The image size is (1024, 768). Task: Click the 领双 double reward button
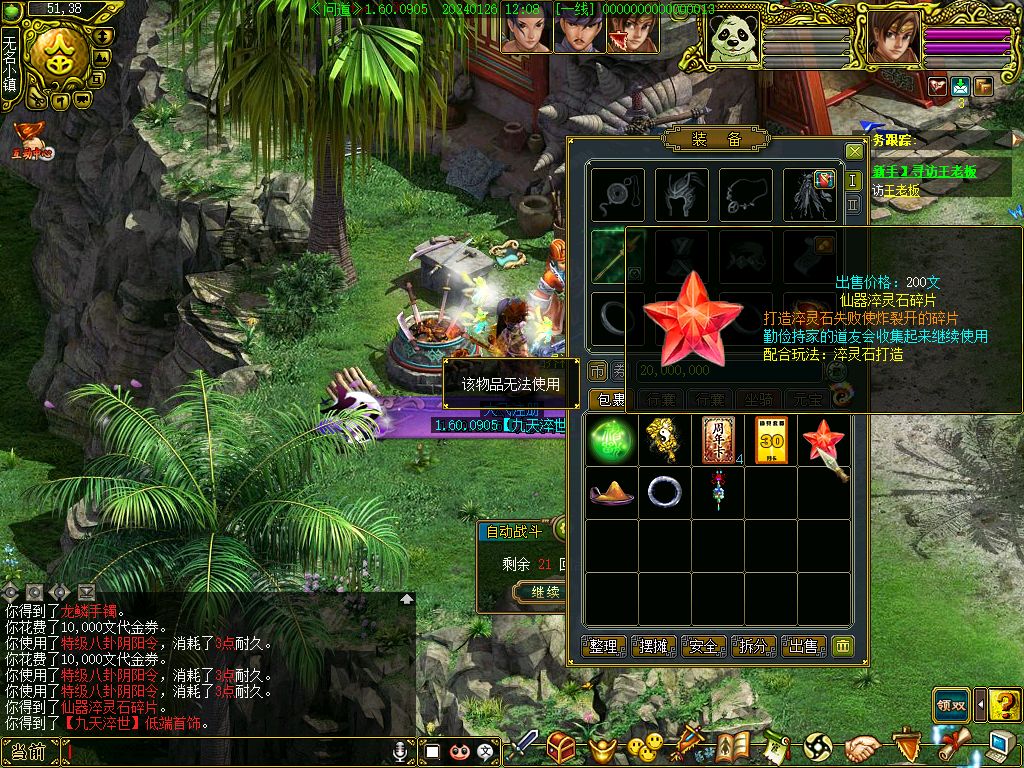[951, 705]
